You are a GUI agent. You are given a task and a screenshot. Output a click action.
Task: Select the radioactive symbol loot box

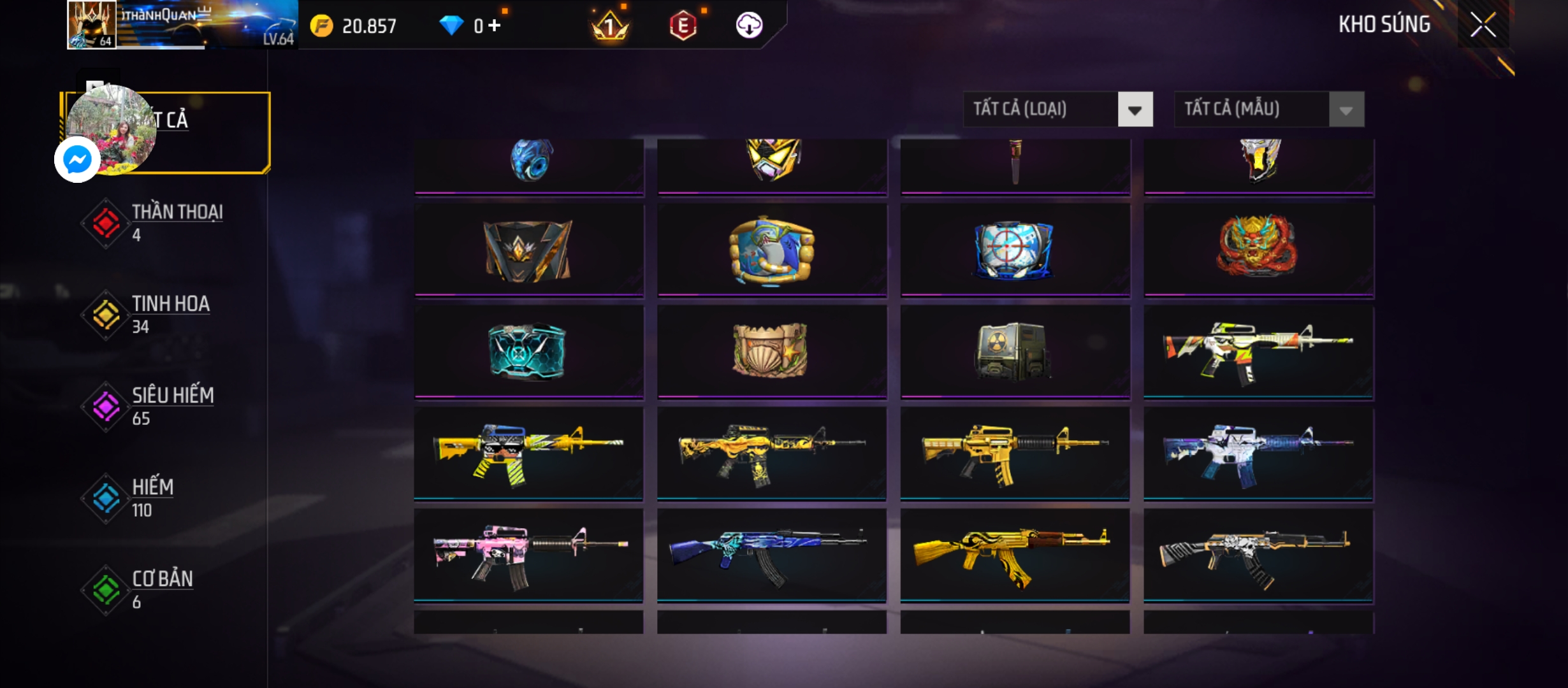[1014, 351]
